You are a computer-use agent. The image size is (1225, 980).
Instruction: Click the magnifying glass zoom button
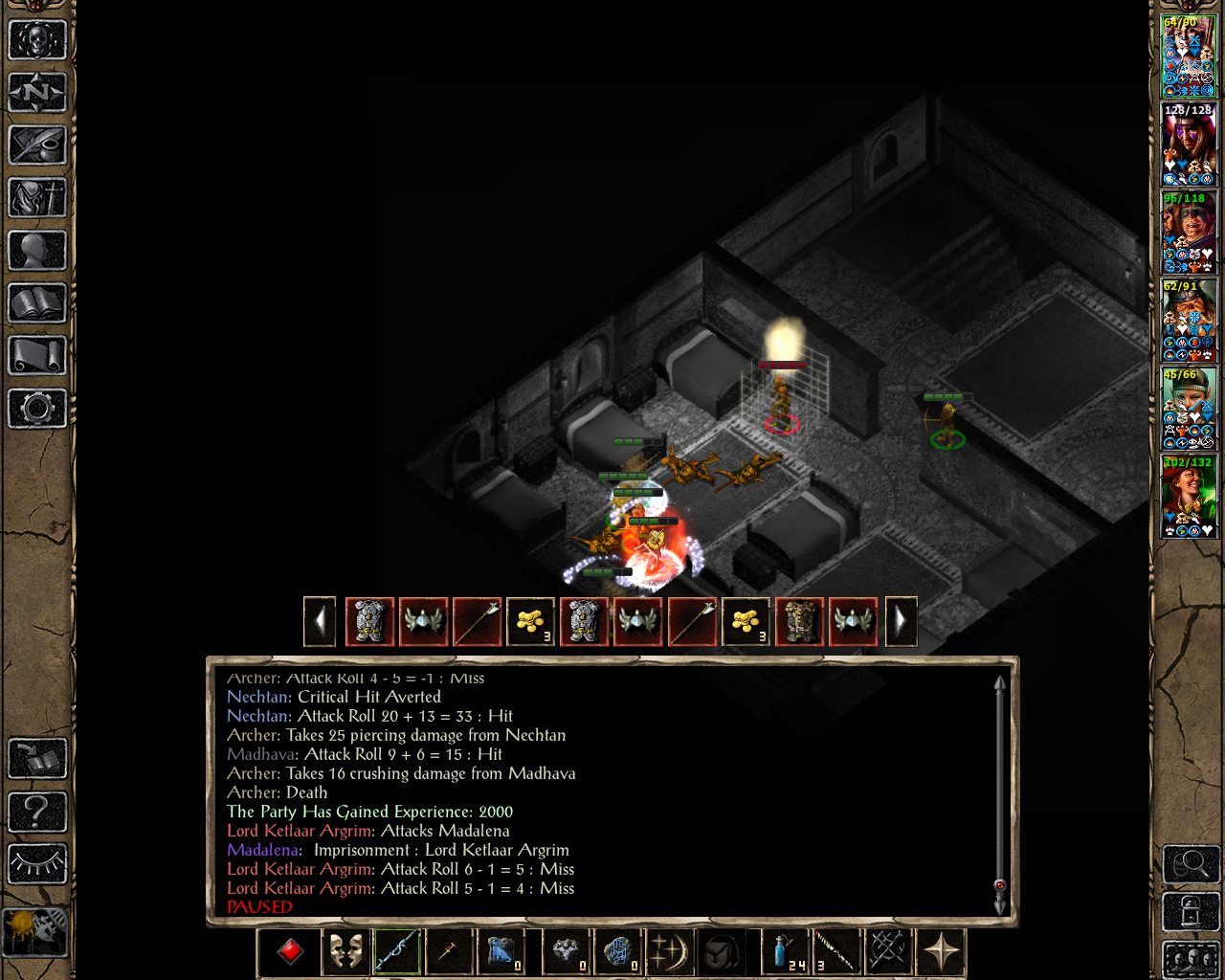point(1191,864)
